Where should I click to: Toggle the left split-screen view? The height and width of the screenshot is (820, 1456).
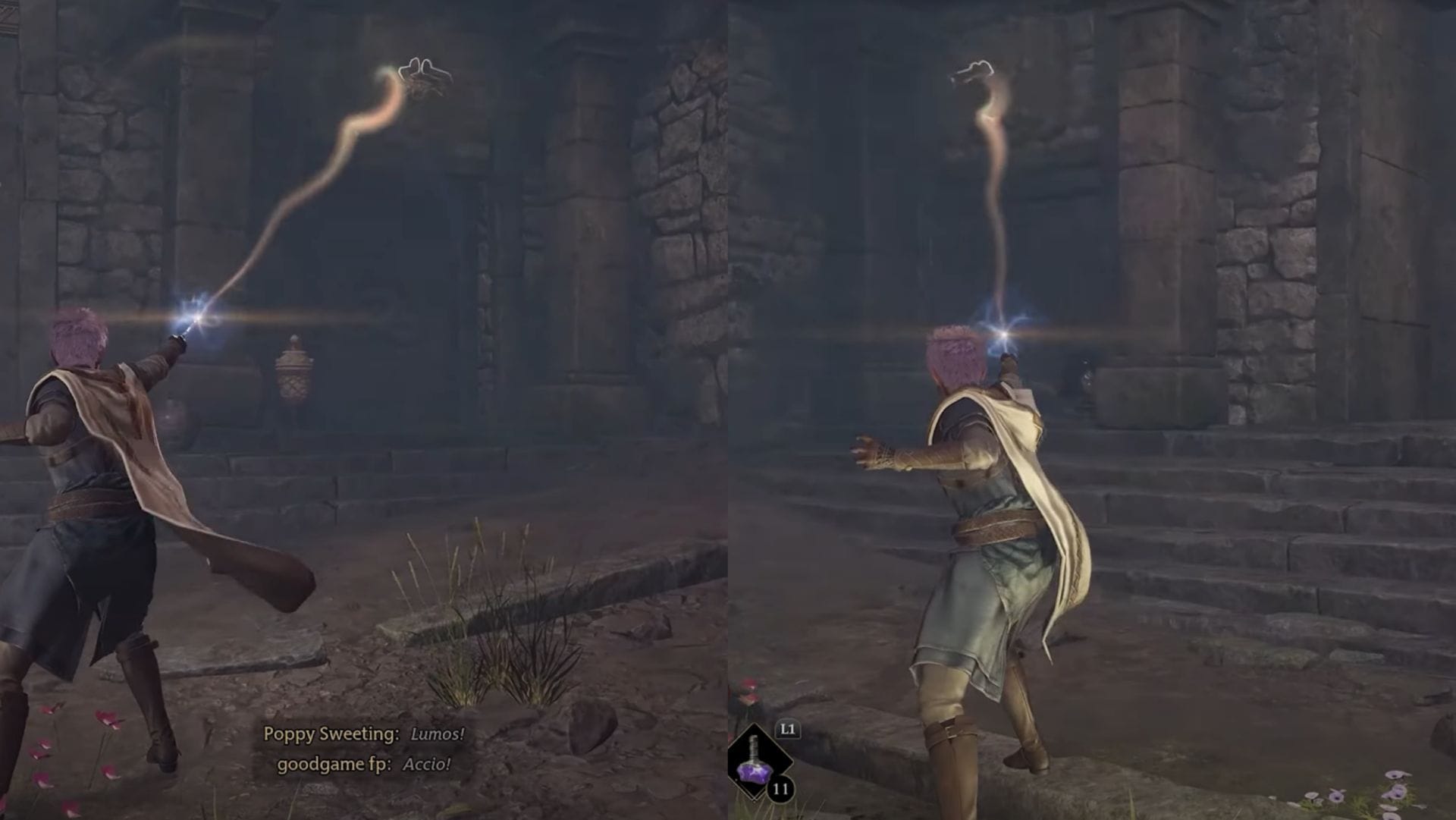[x=364, y=410]
